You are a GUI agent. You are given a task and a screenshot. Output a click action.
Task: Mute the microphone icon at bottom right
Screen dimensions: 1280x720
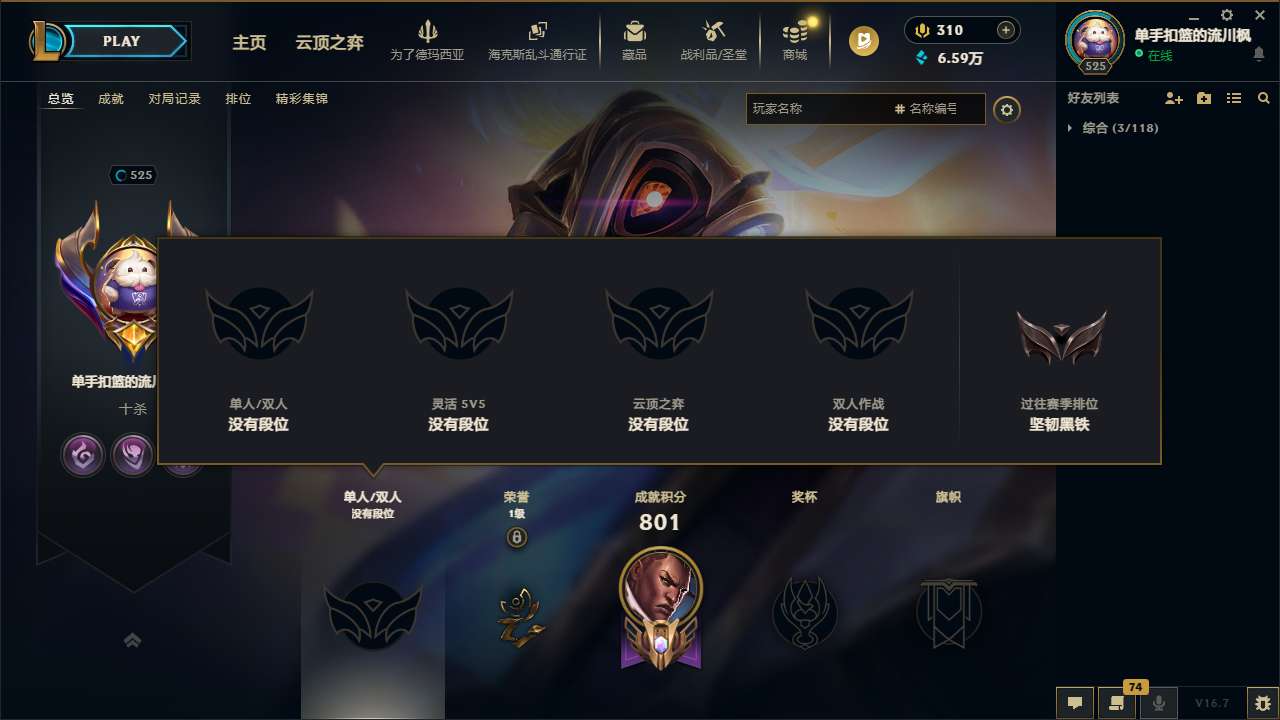[x=1159, y=703]
